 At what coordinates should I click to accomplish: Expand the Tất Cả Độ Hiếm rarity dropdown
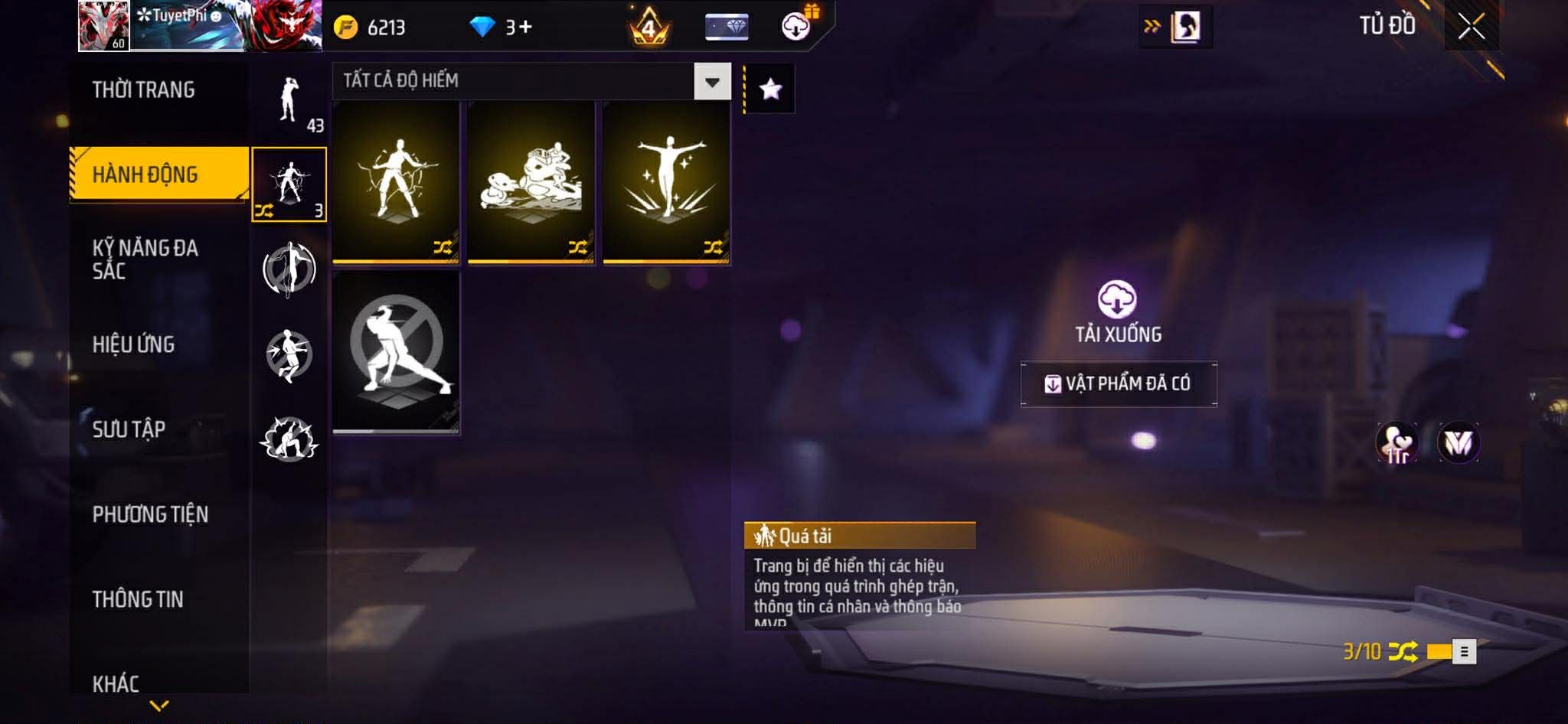point(712,81)
